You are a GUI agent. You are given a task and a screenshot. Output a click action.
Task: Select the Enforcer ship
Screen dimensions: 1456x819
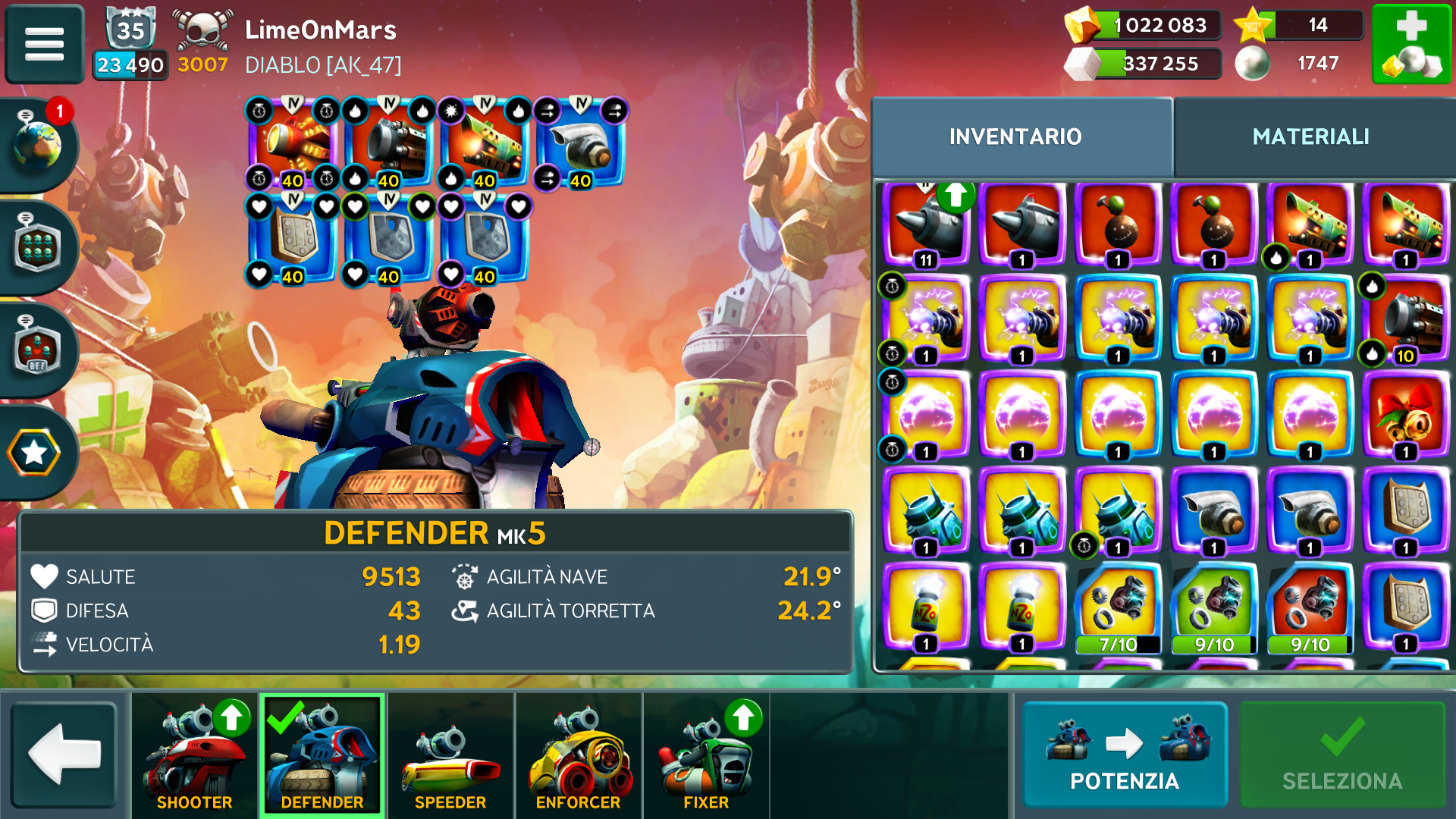pos(578,756)
